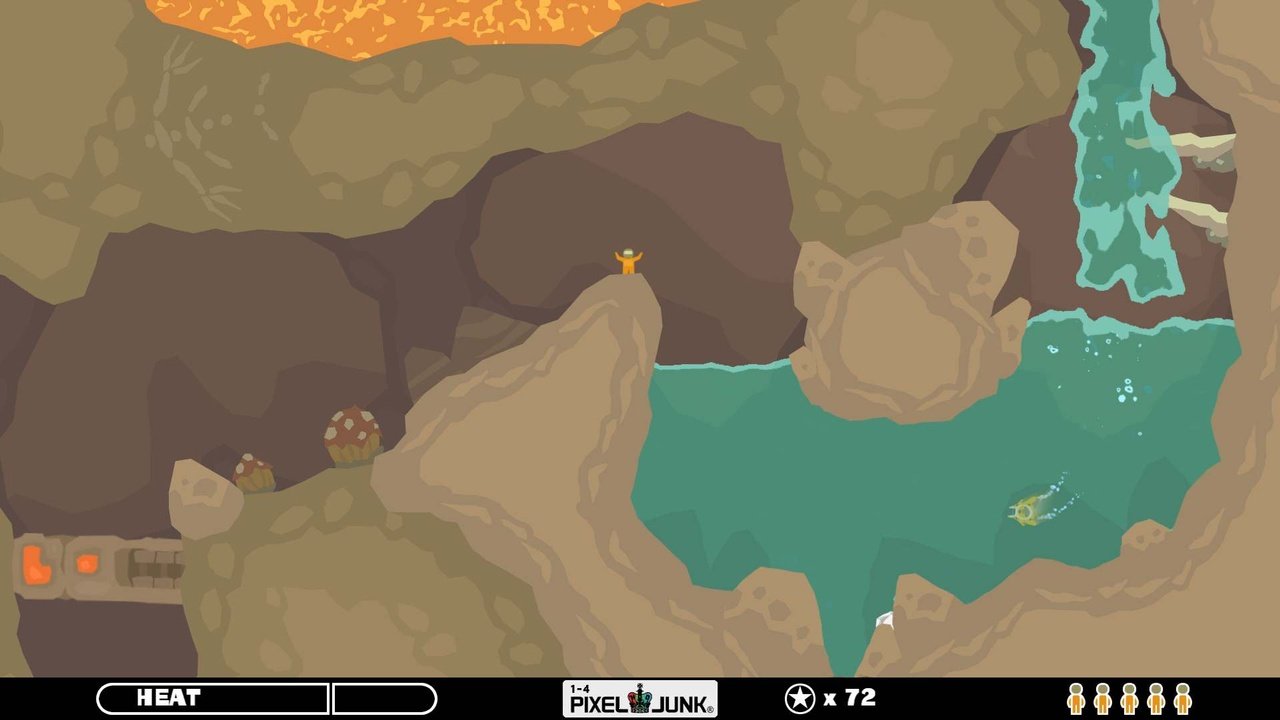Select the player's ship in the water

click(x=1025, y=512)
